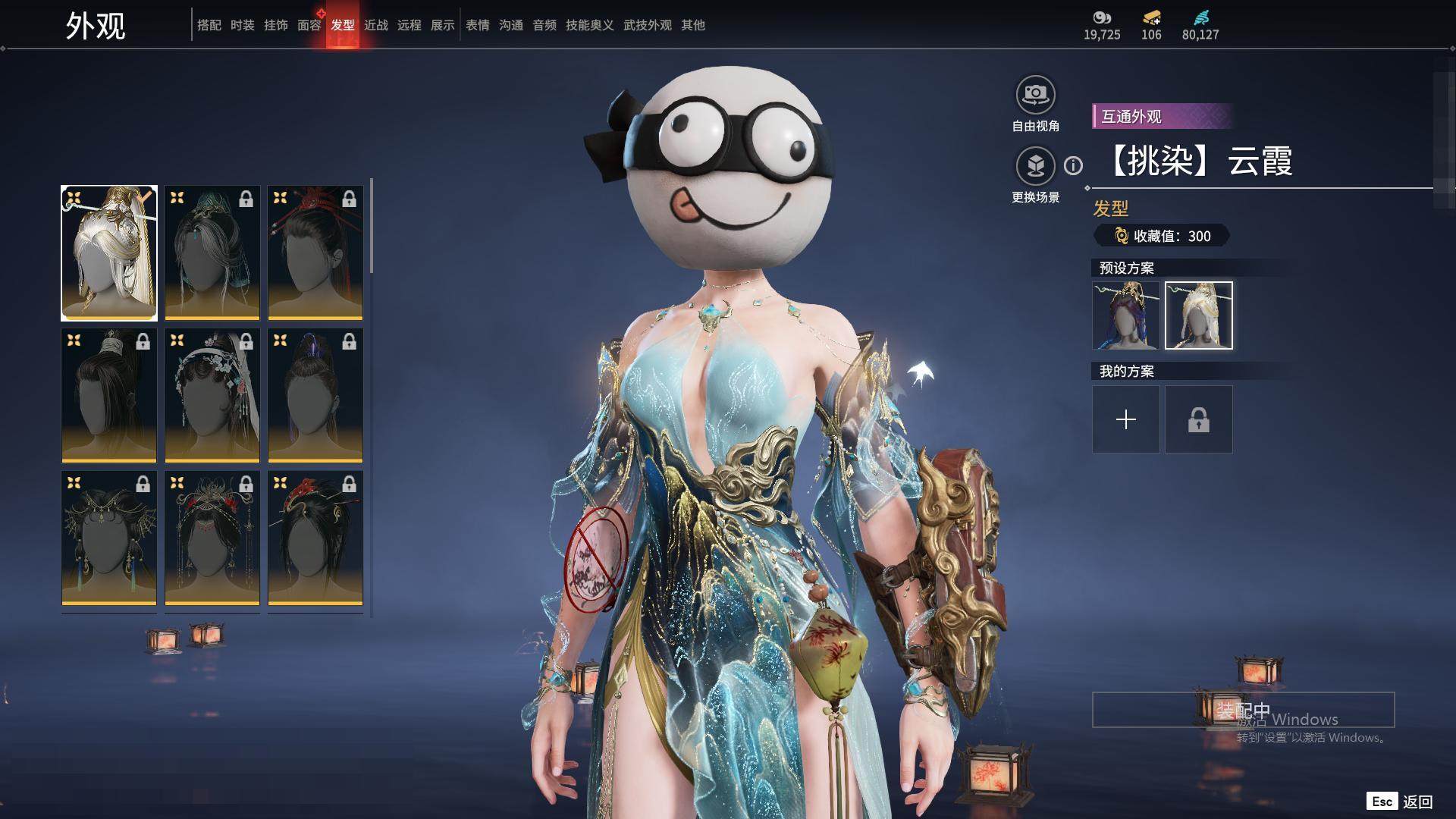Switch to the 搭配 tab
Screen dimensions: 1456x819
[209, 25]
